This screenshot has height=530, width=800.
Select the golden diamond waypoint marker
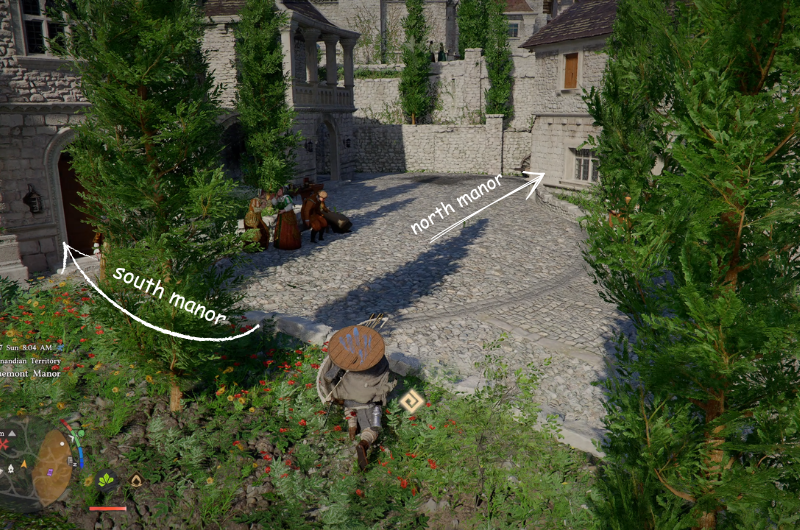pyautogui.click(x=411, y=402)
